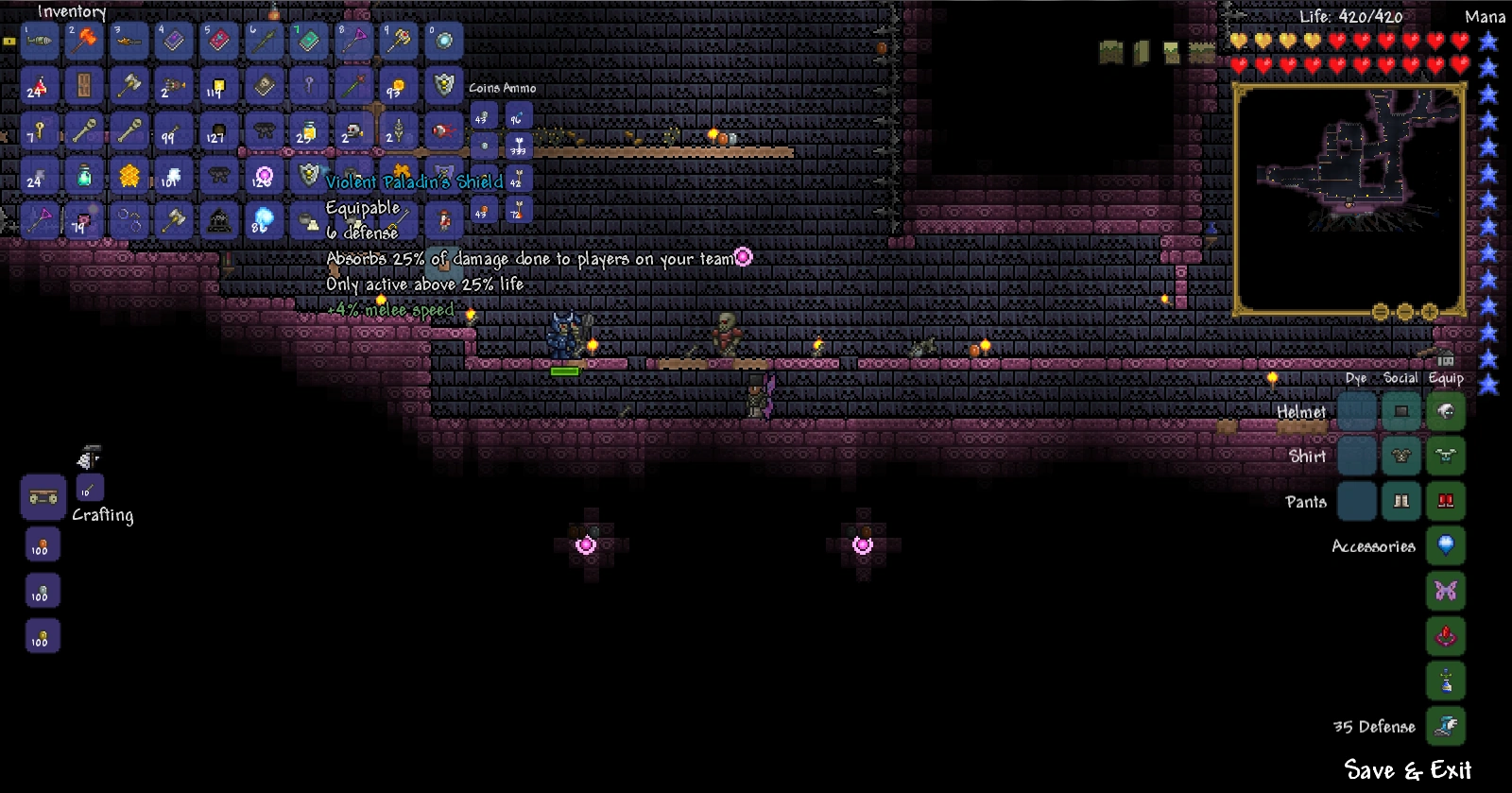
Task: Pick up the golden key stack of 7
Action: pyautogui.click(x=40, y=131)
